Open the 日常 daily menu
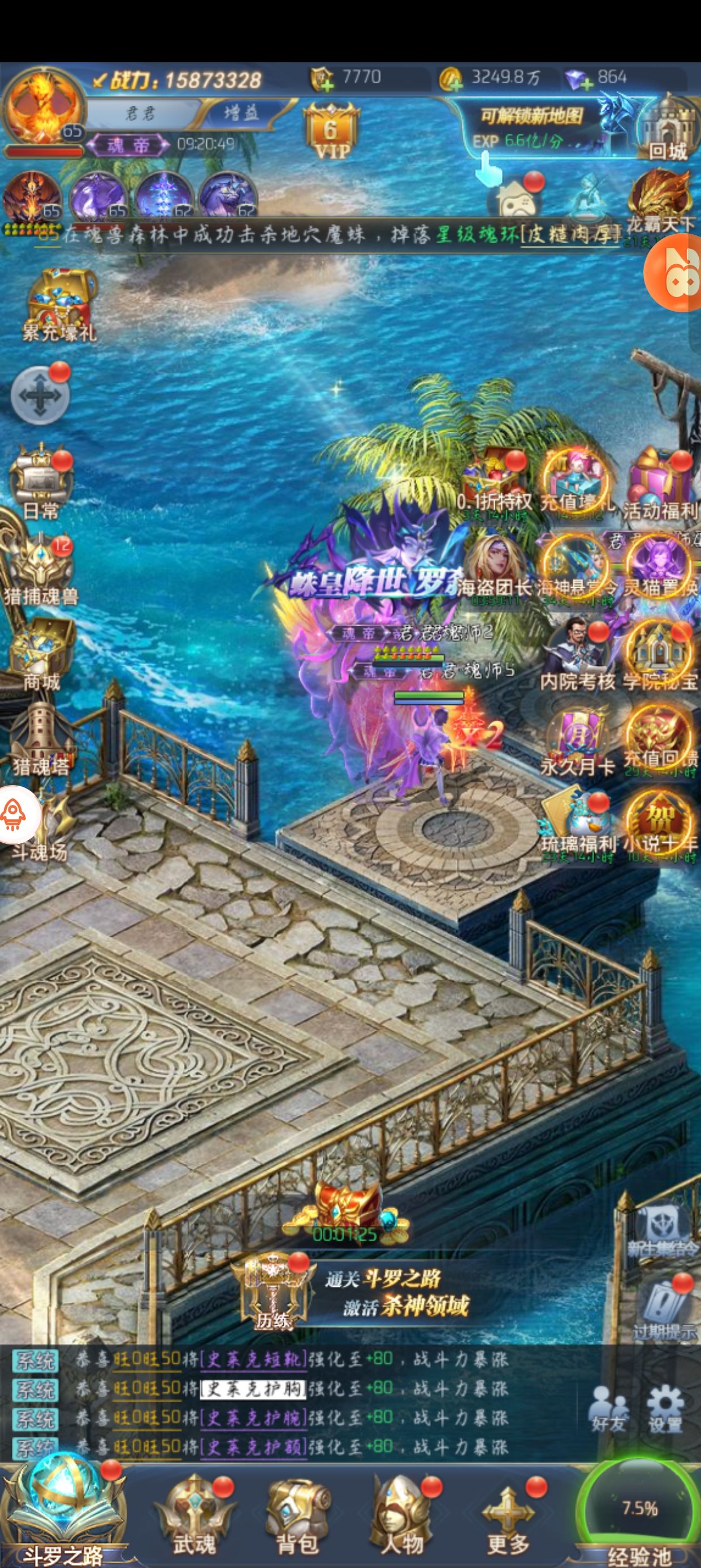The image size is (701, 1568). (41, 484)
